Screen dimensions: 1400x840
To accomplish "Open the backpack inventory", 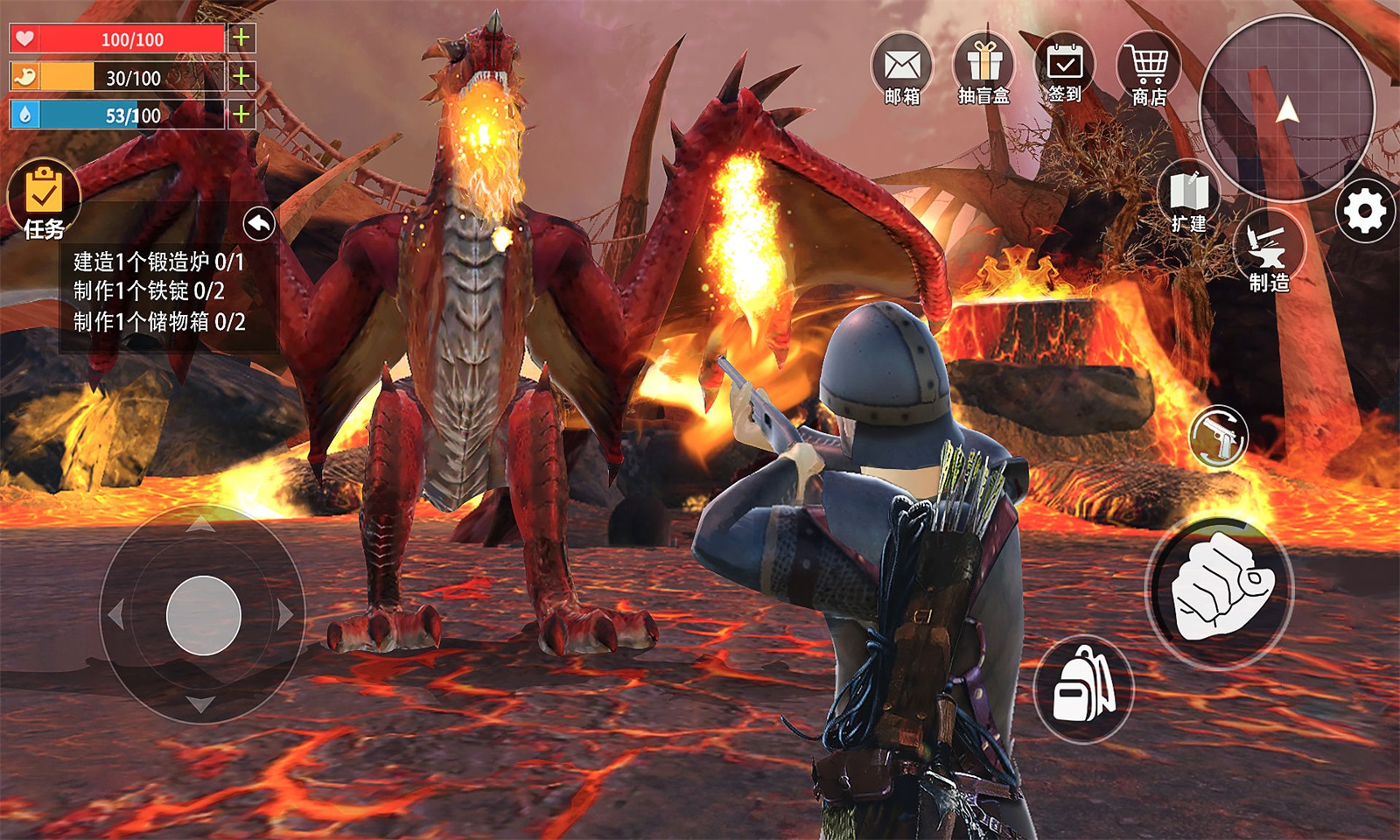I will point(1083,688).
